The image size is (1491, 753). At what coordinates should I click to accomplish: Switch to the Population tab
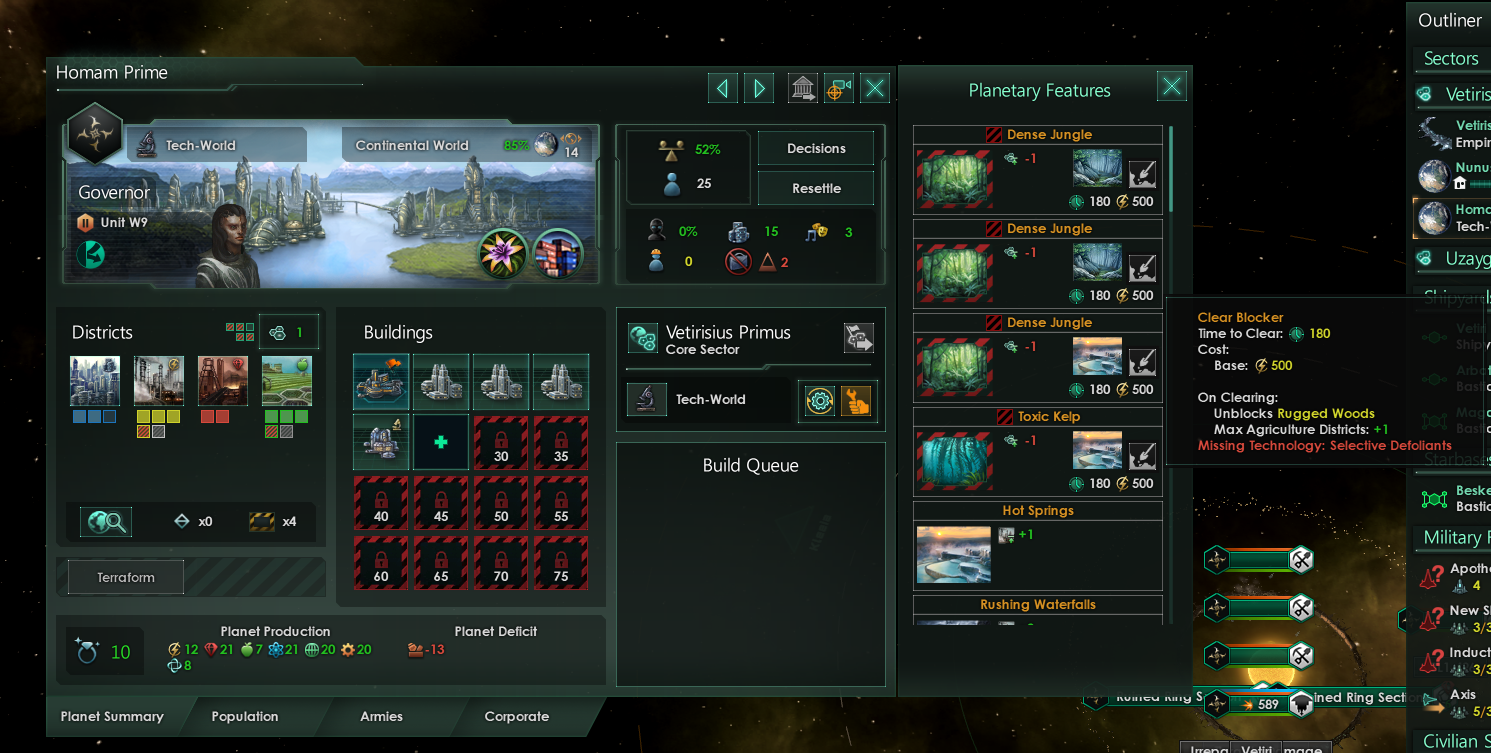coord(245,716)
